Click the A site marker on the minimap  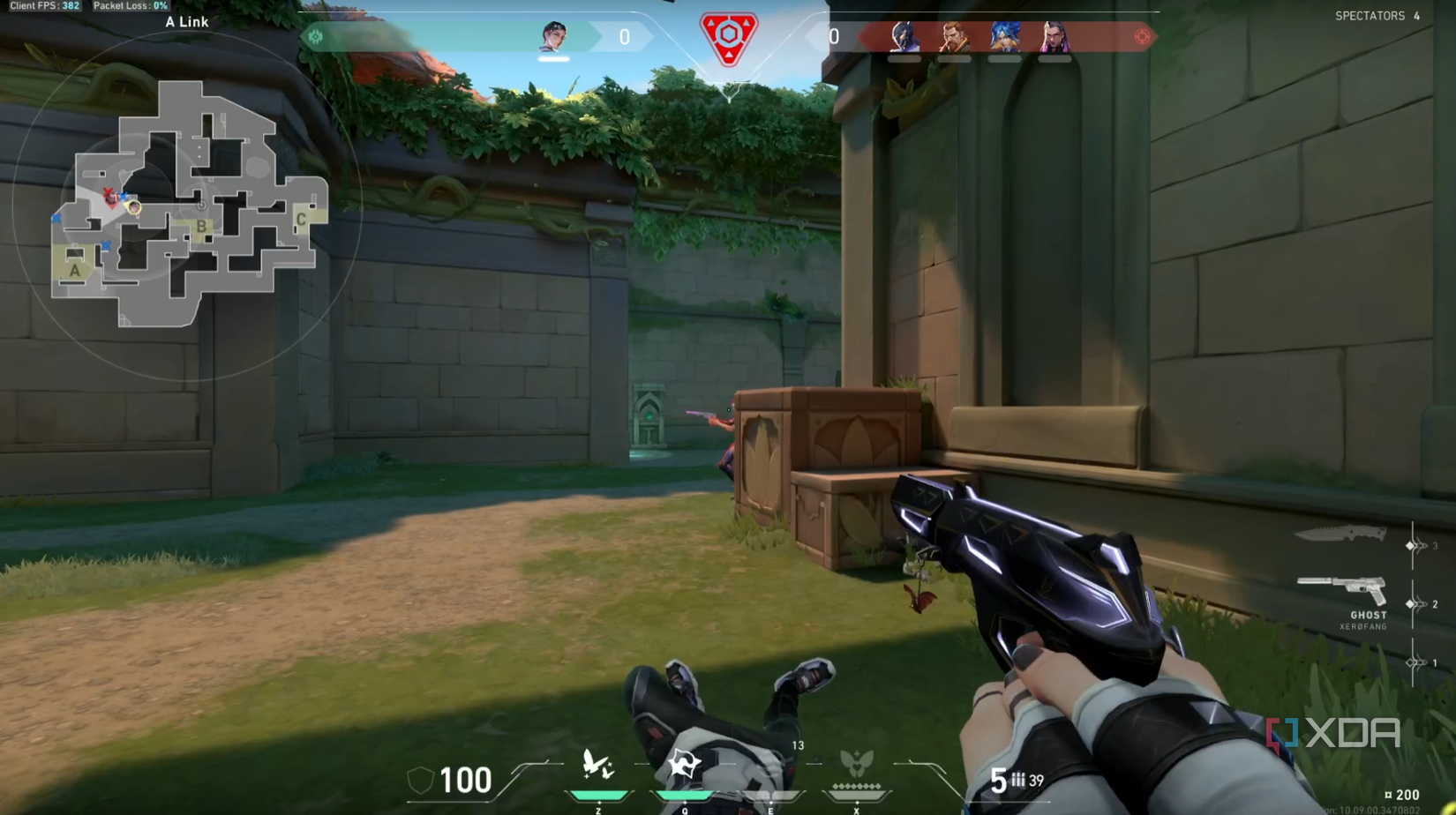click(x=75, y=269)
